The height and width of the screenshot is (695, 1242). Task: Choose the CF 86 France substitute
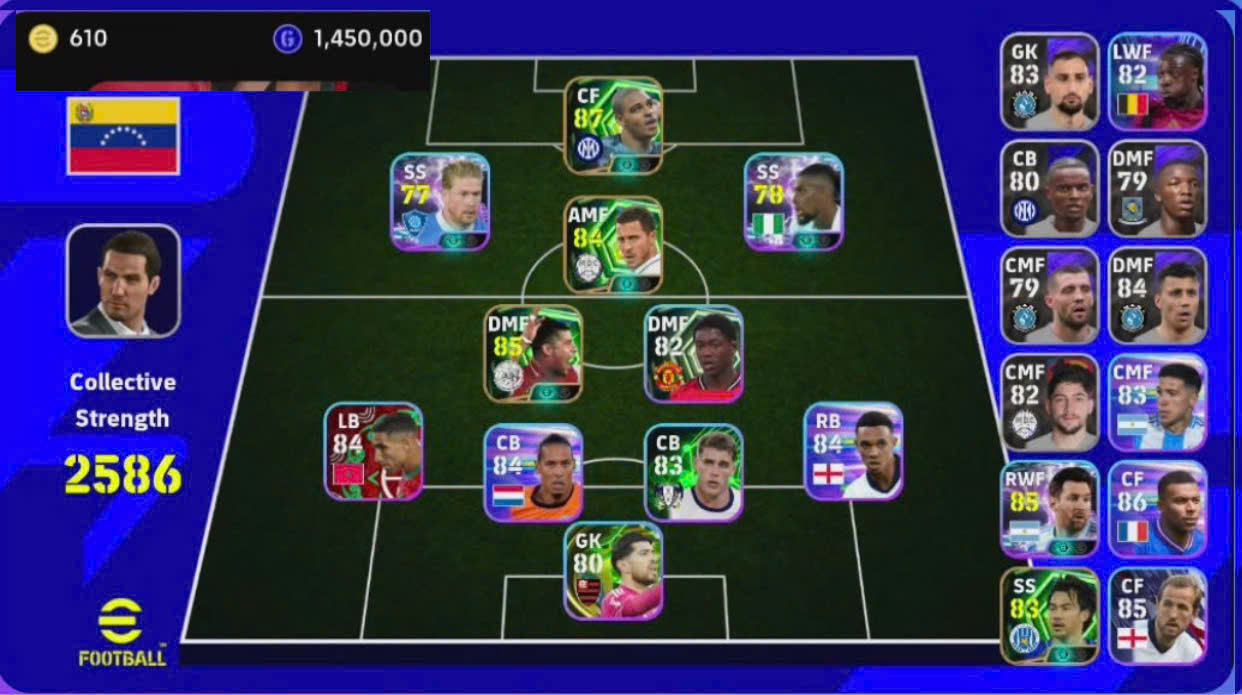(1157, 509)
